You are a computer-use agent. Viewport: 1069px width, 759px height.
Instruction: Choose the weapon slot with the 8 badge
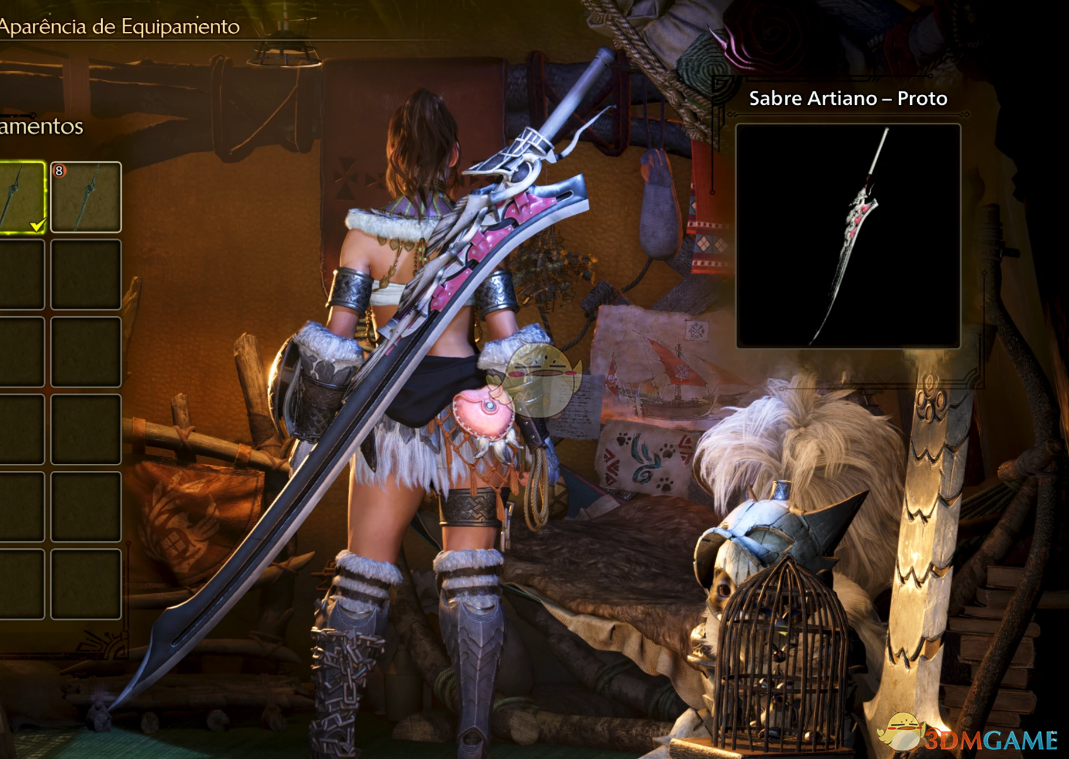coord(86,197)
